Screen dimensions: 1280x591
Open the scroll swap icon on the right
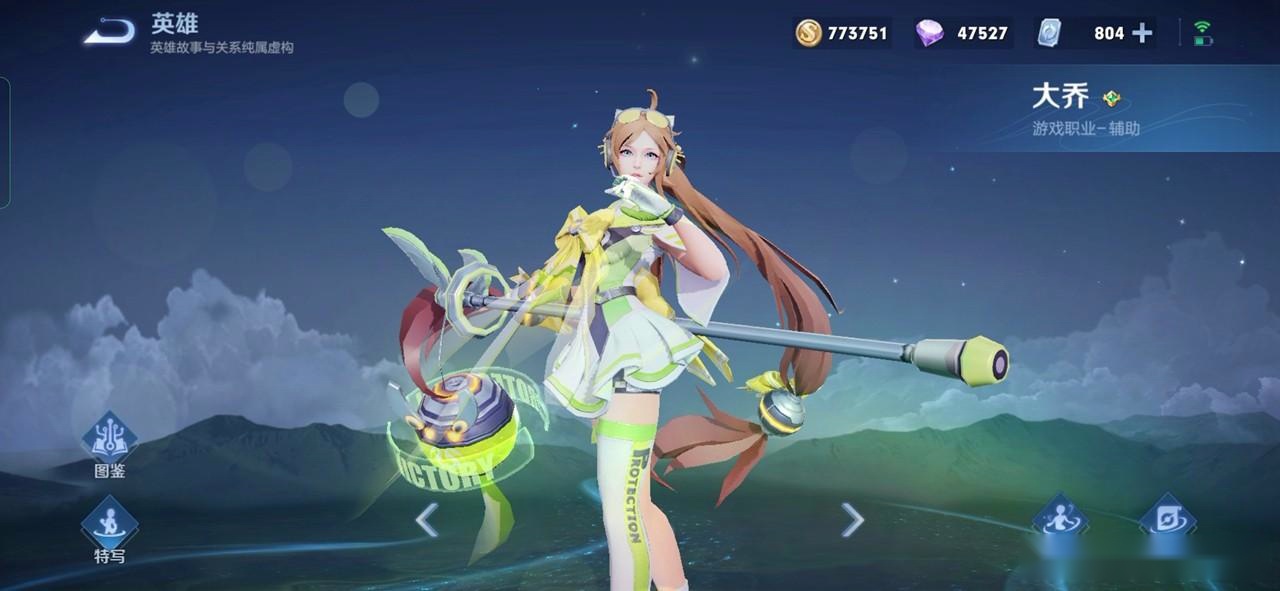(1167, 520)
